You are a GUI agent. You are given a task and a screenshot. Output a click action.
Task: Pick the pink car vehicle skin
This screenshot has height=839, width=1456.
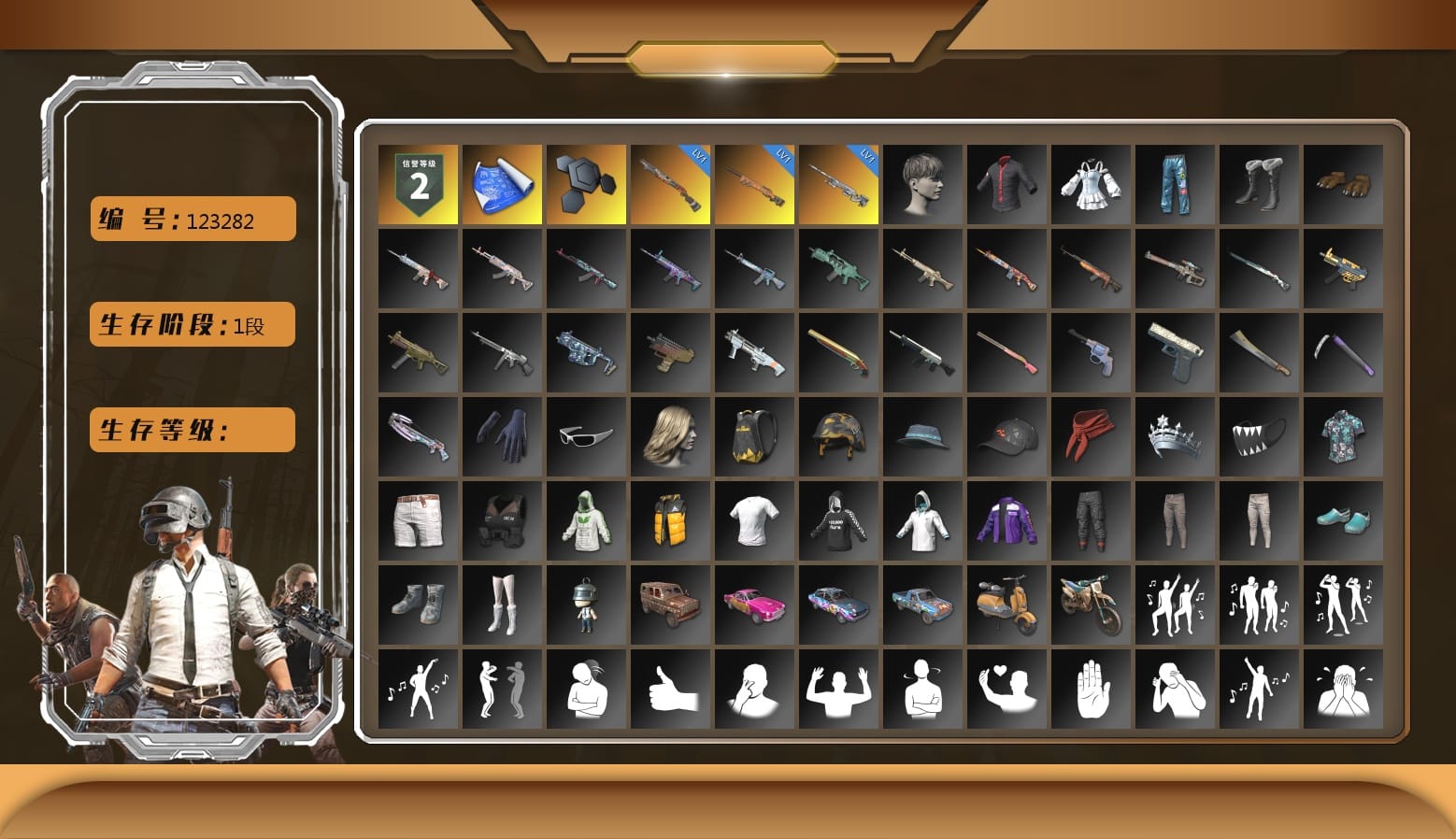(754, 604)
